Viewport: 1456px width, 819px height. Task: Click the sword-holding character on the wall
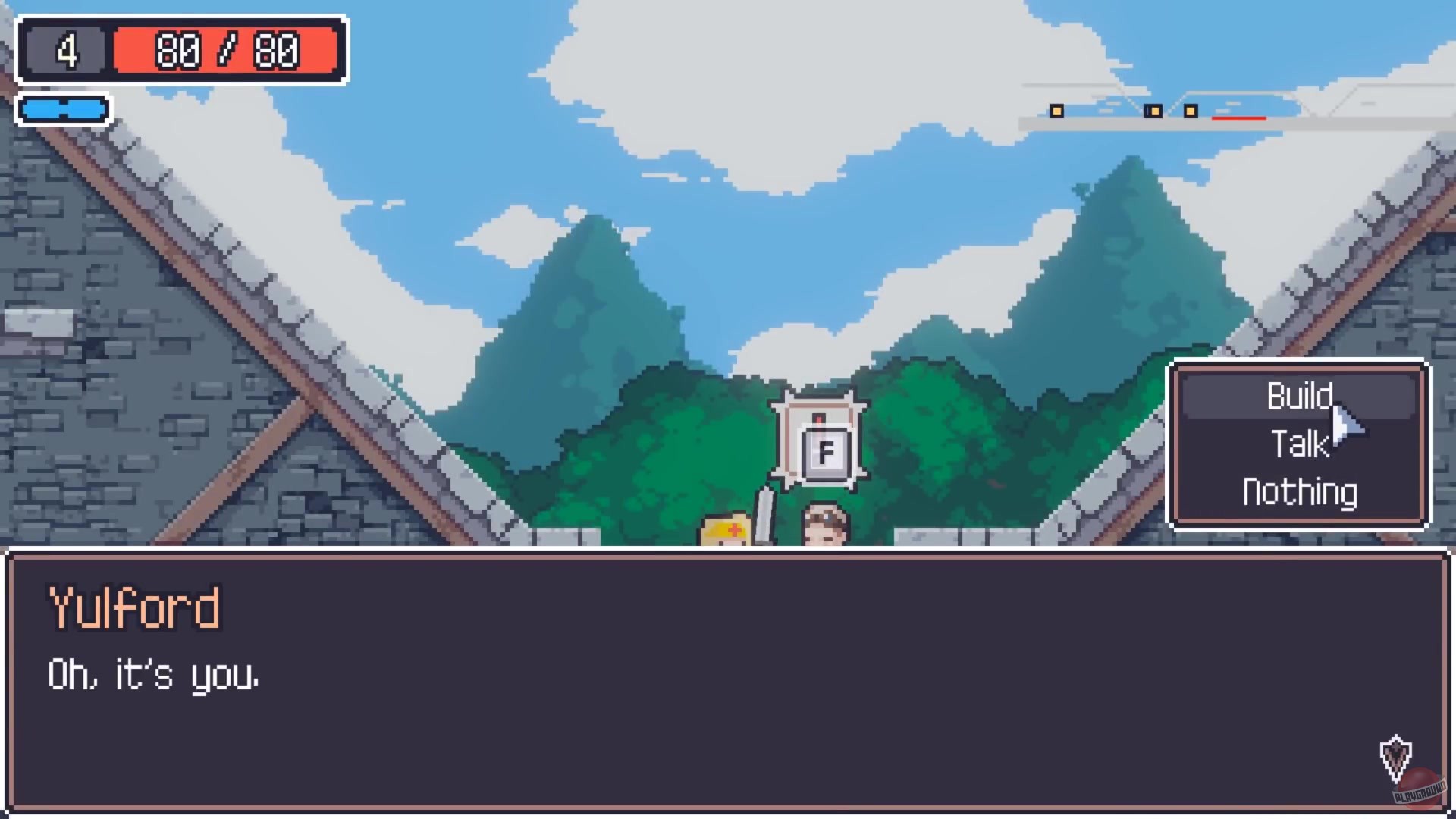pos(728,531)
